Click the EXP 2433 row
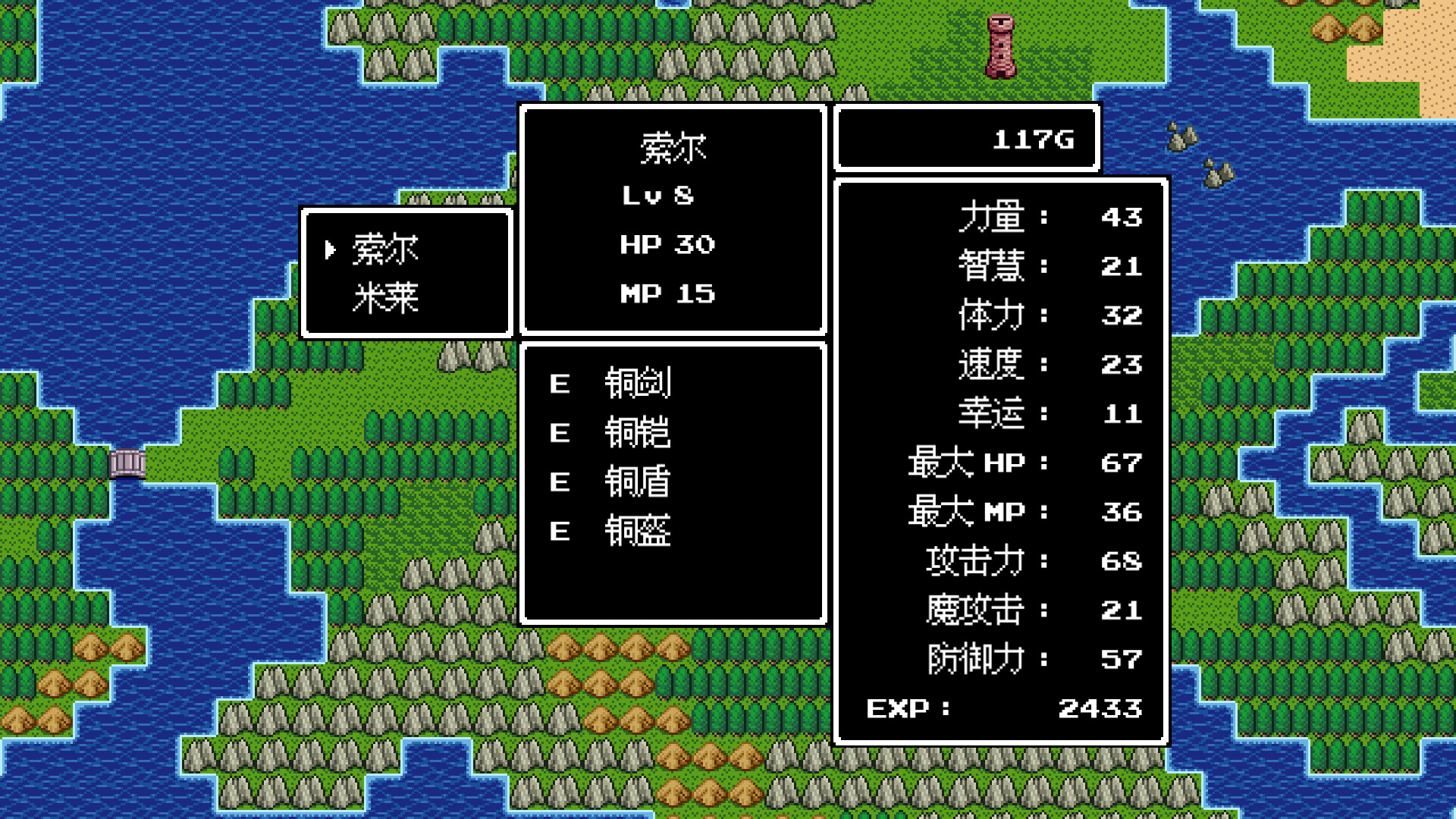 [1001, 709]
